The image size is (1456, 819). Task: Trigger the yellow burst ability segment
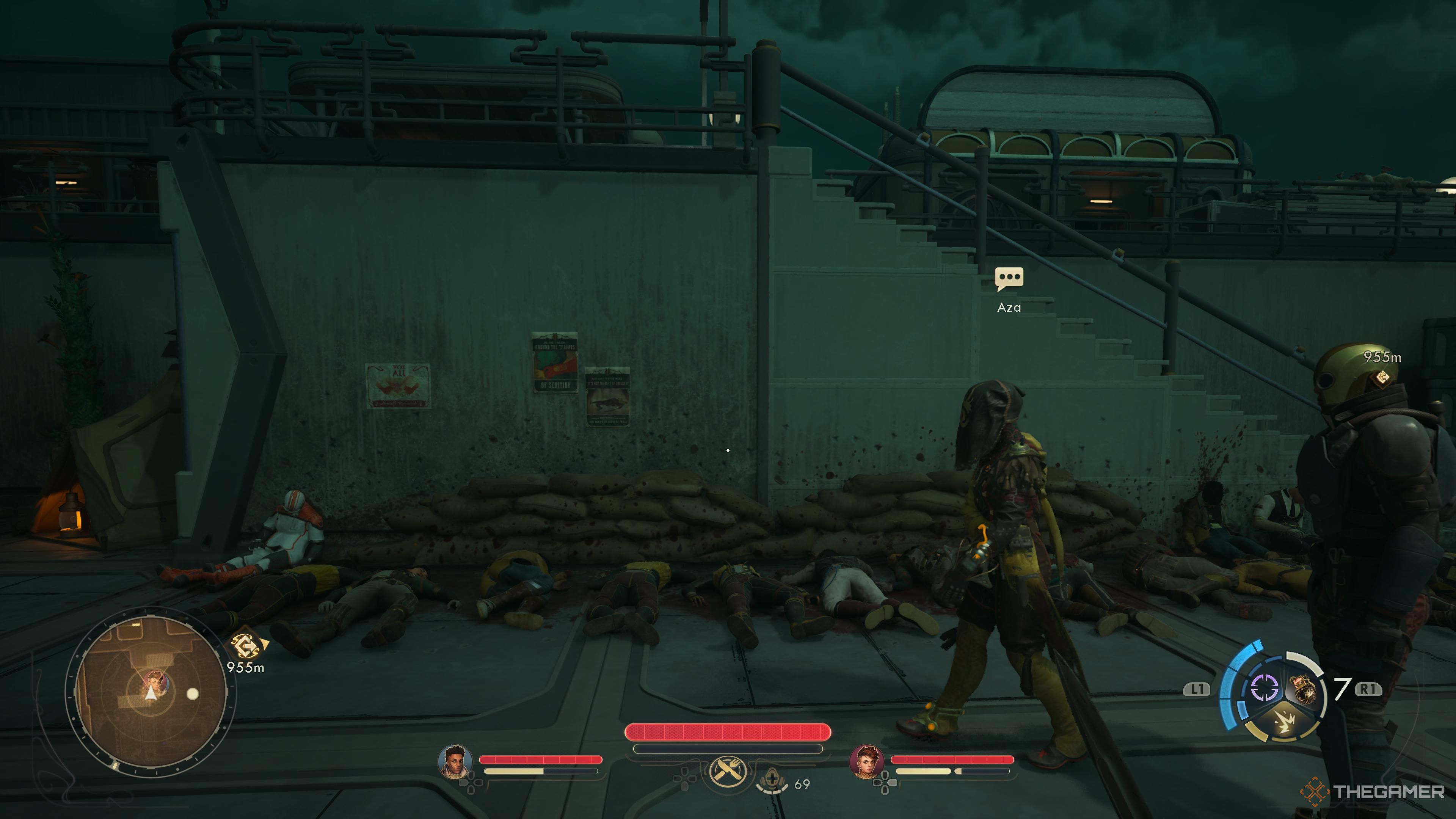pyautogui.click(x=1284, y=723)
